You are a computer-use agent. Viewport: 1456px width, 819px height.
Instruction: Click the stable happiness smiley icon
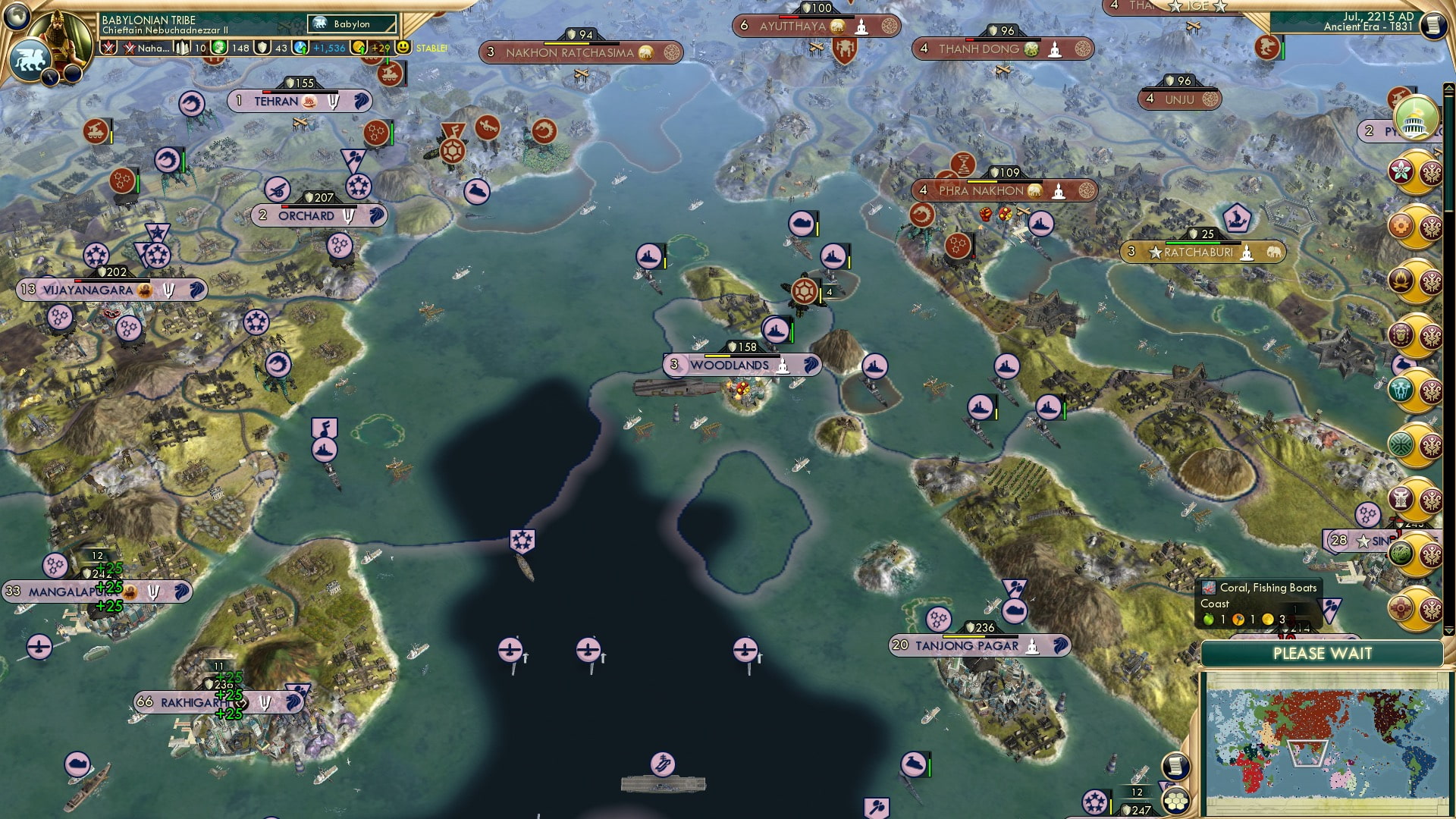pos(403,47)
